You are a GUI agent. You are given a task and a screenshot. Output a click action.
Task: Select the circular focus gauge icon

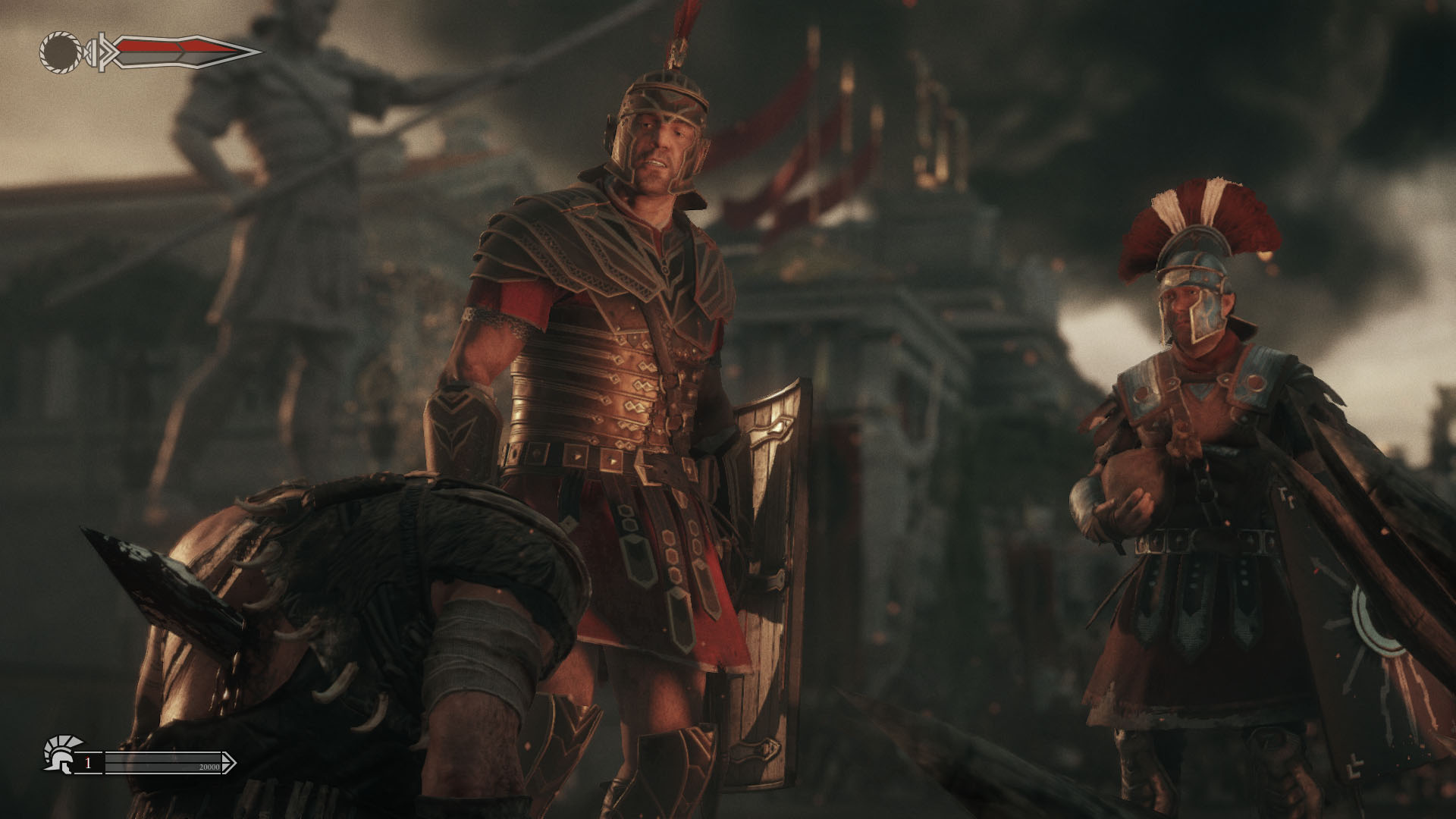[59, 52]
